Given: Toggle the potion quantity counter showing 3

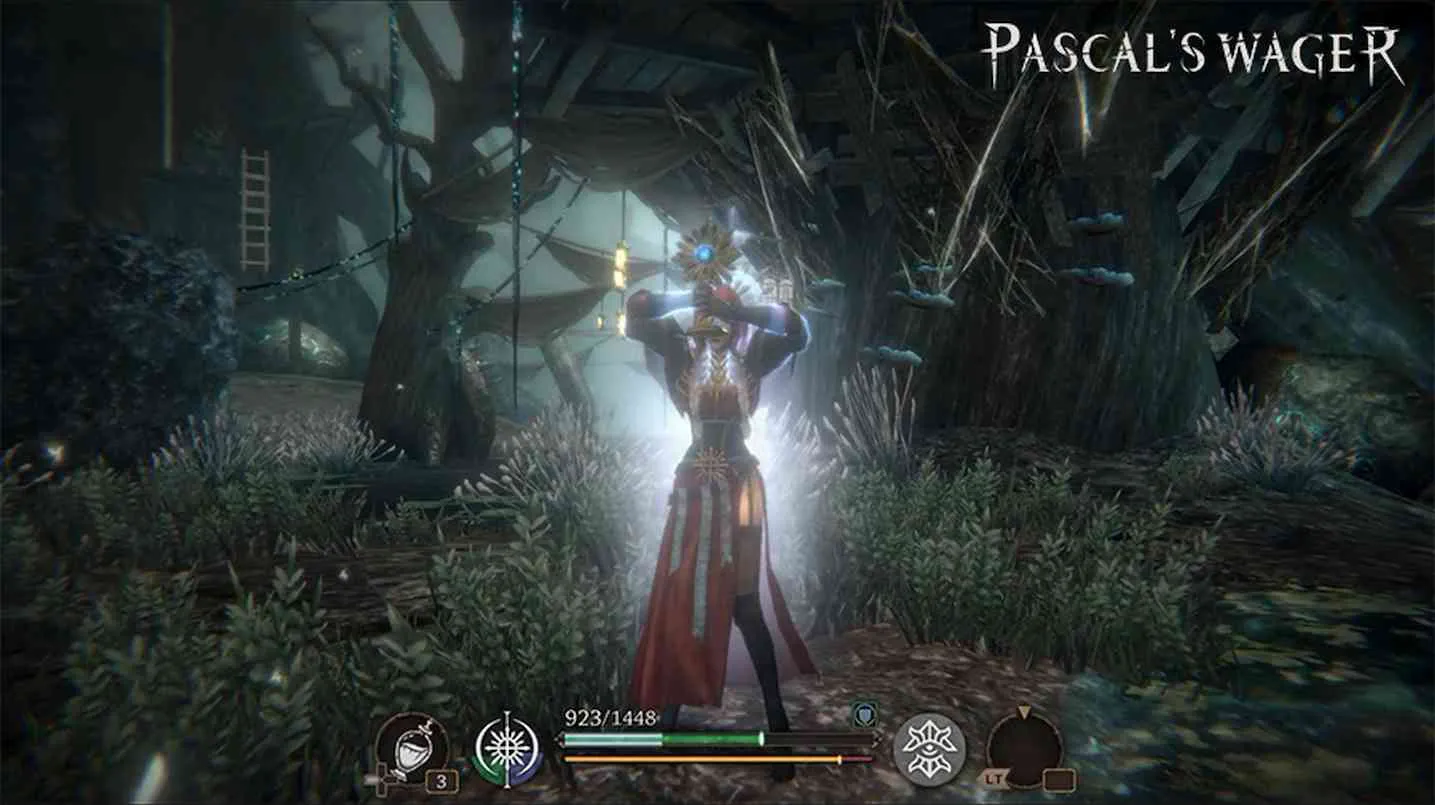Looking at the screenshot, I should (441, 778).
